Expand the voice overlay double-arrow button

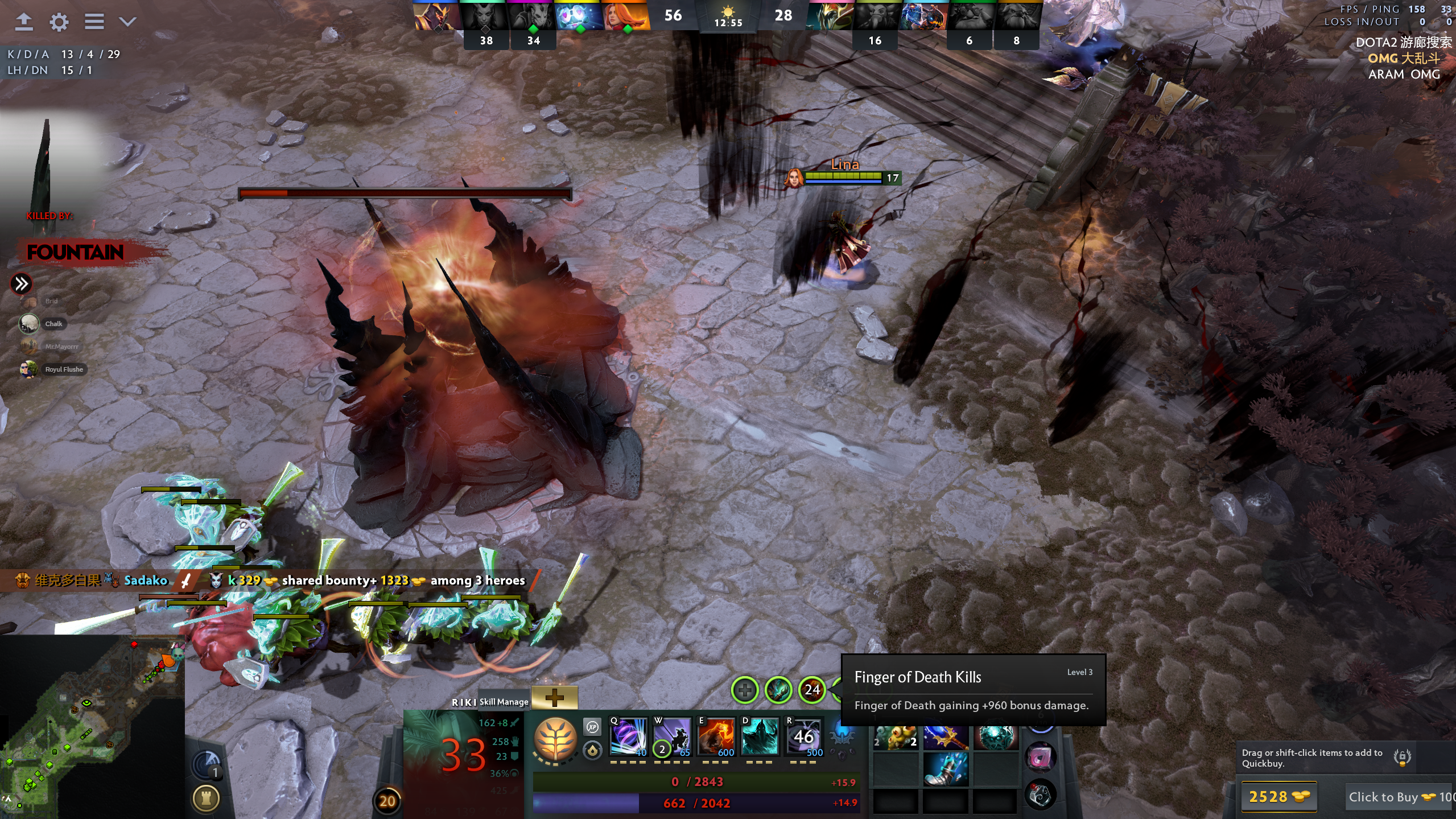(x=22, y=283)
